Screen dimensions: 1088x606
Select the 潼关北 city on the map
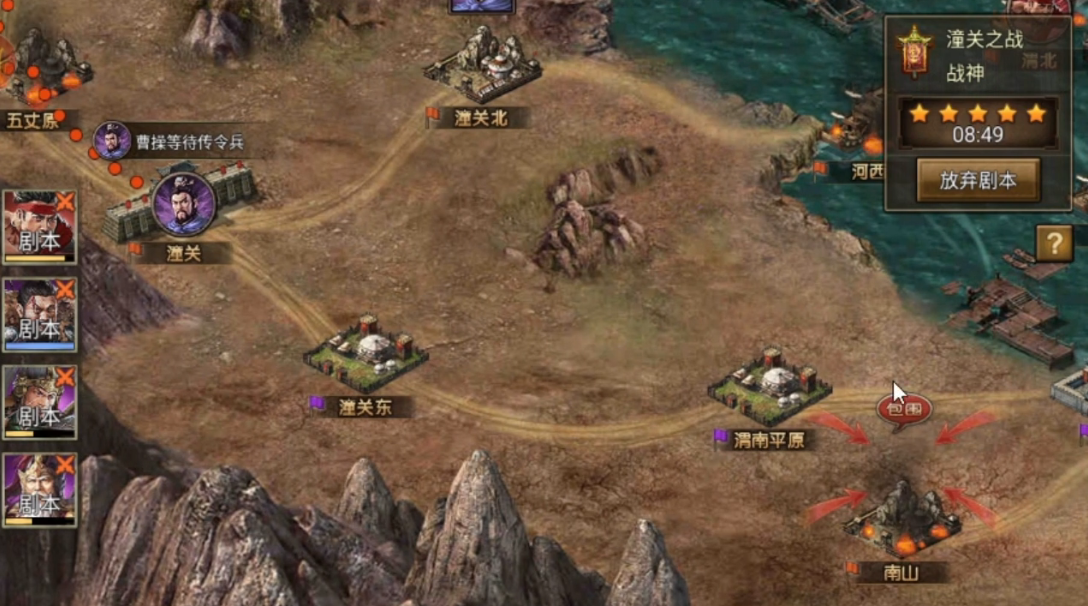482,70
